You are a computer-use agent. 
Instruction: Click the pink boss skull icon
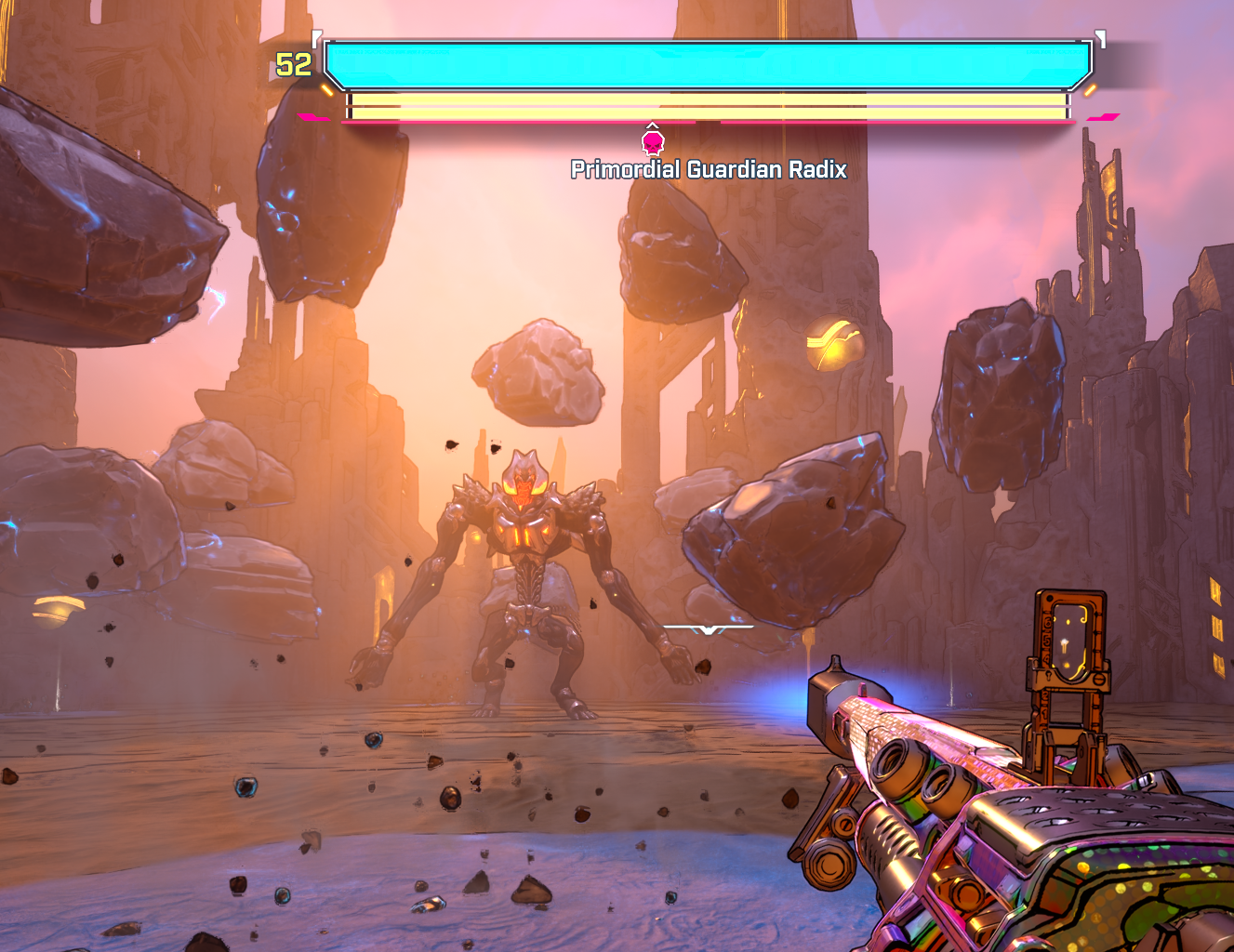coord(653,142)
